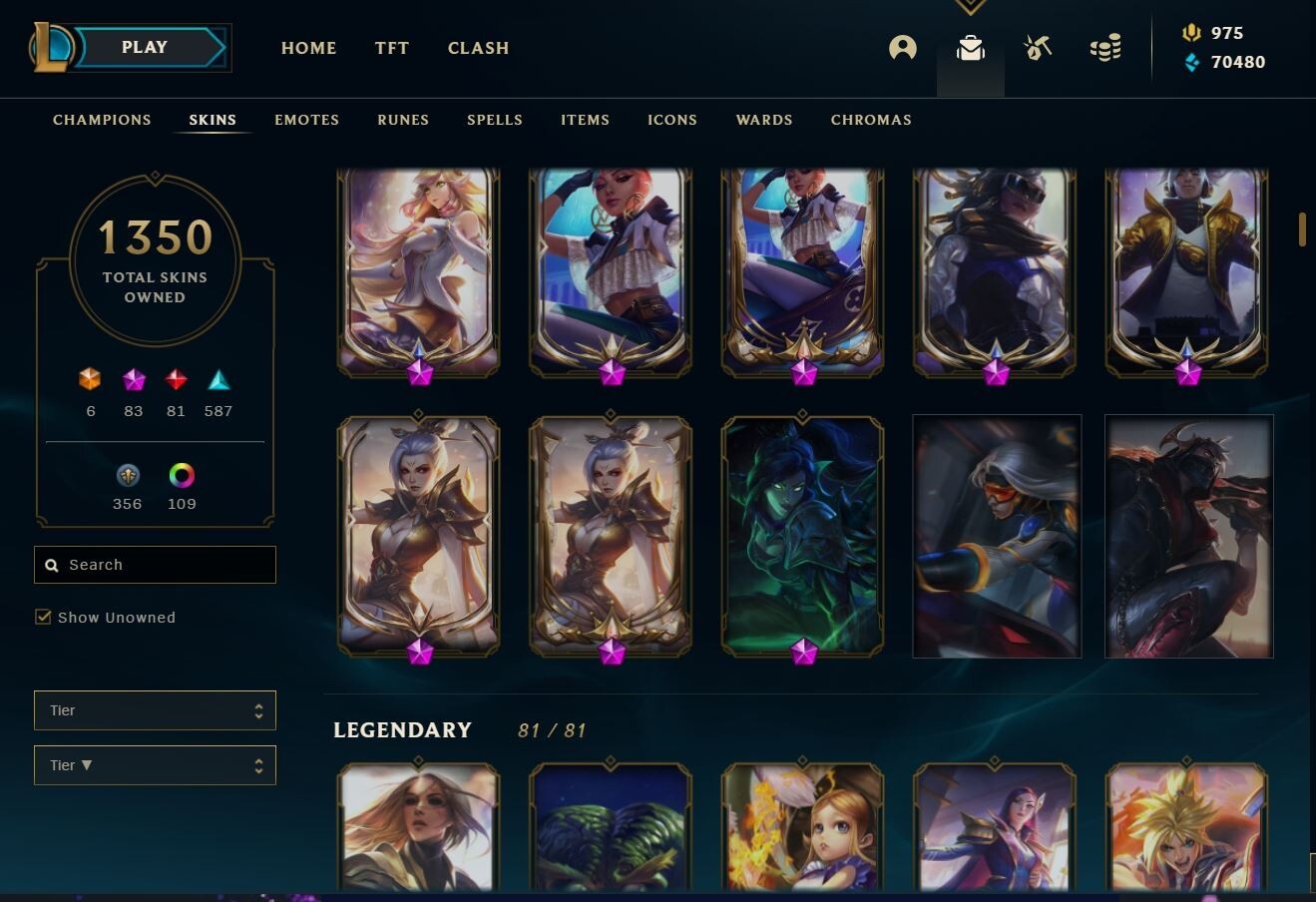Switch to the CHAMPIONS tab

pos(101,120)
